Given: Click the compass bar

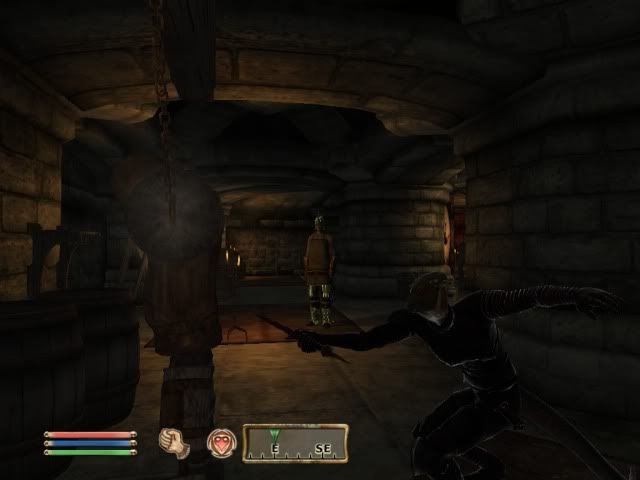Looking at the screenshot, I should tap(295, 443).
